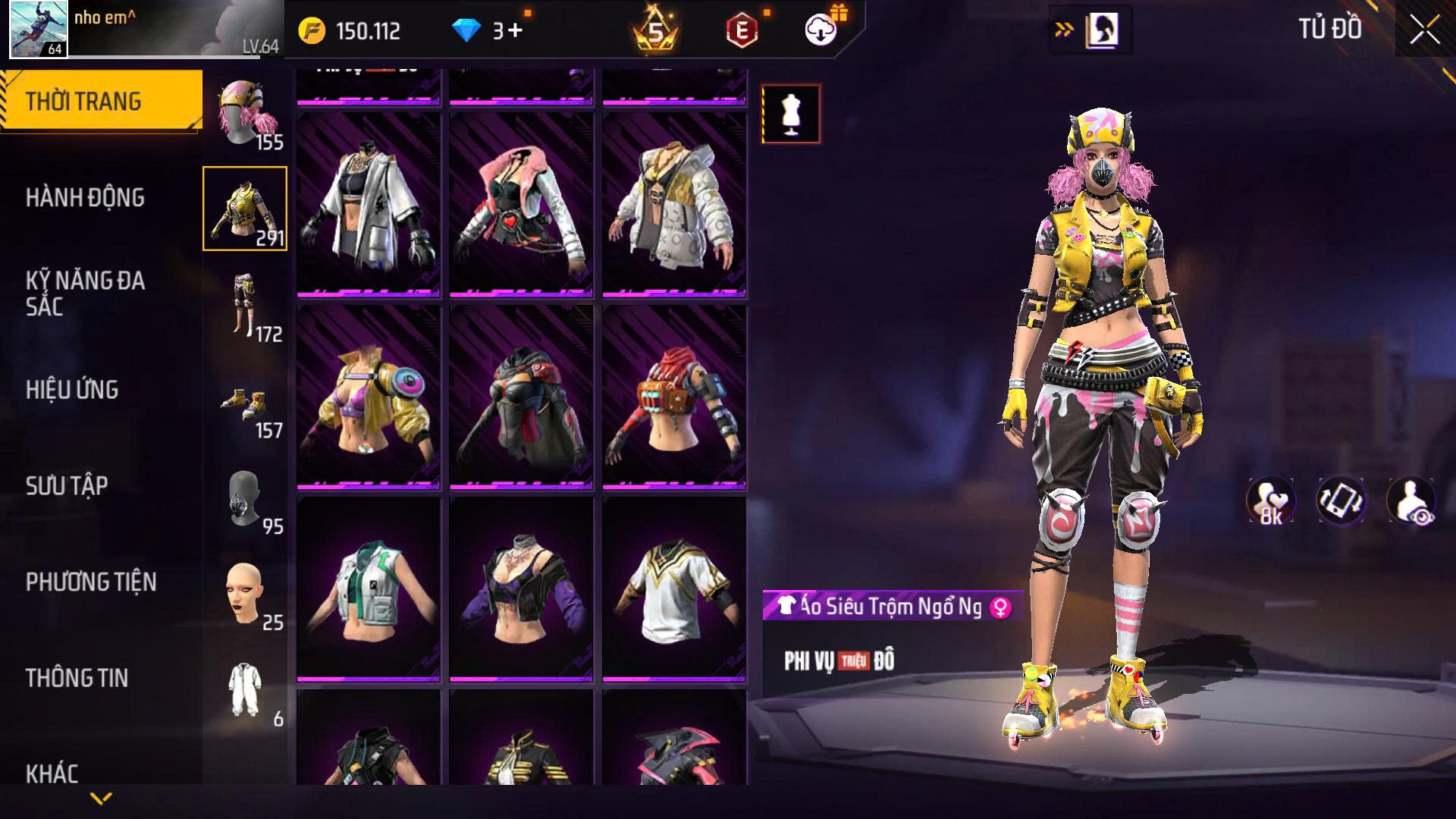
Task: Close the wardrobe with the X button
Action: pos(1424,31)
